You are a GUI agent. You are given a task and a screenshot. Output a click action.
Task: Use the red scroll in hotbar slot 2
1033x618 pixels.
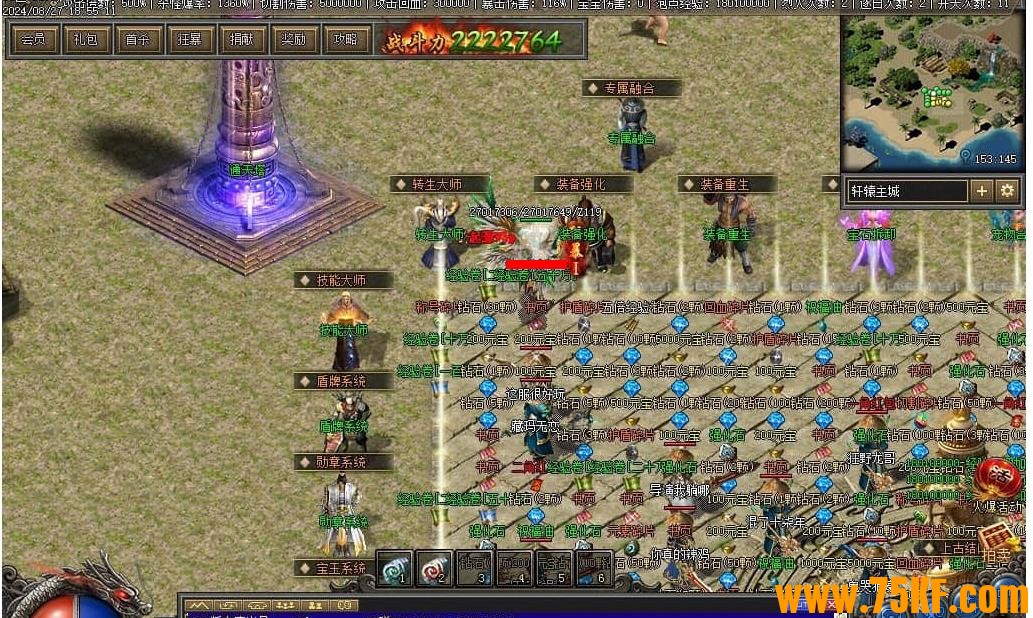click(434, 568)
